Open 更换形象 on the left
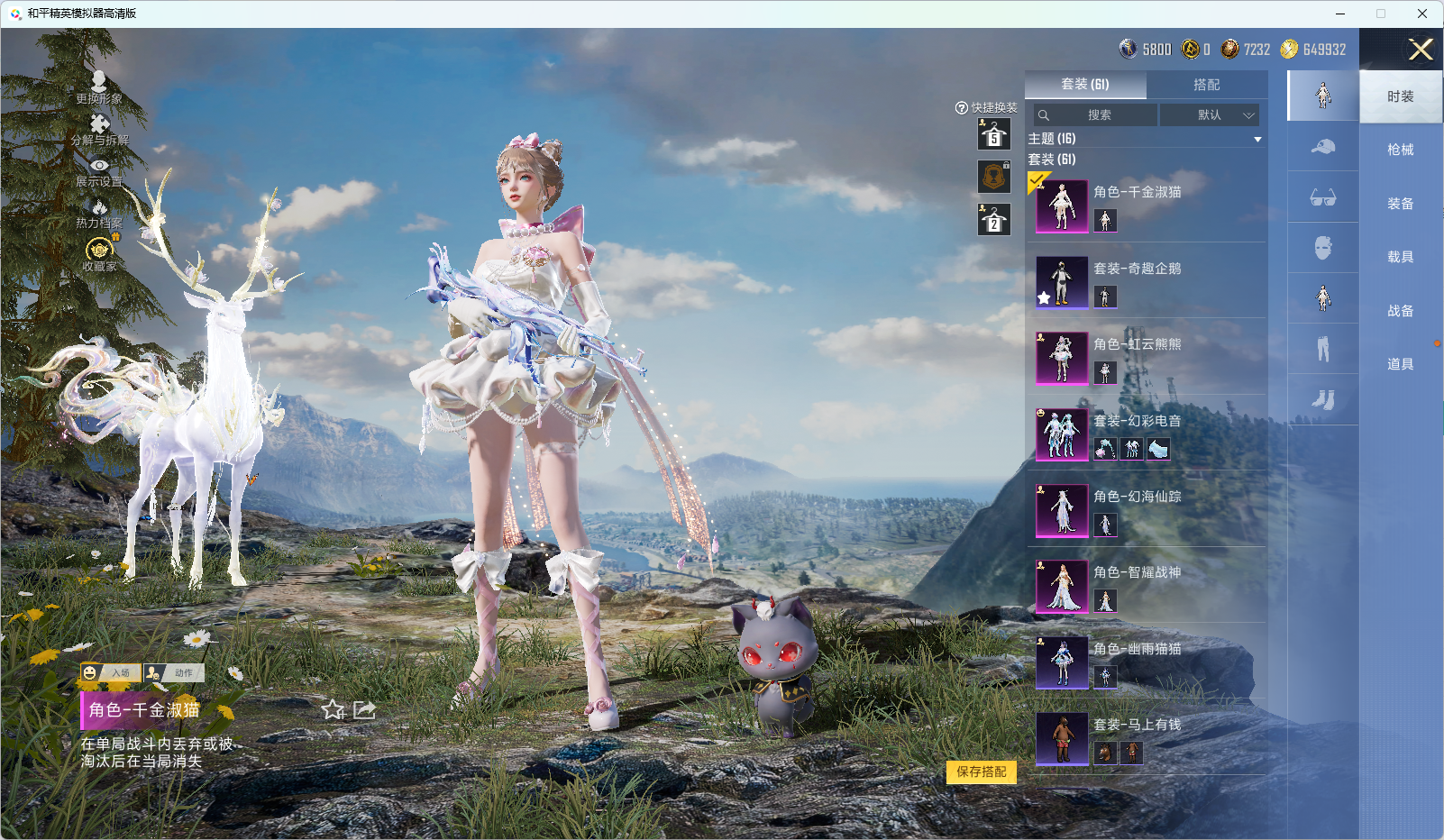Screen dimensions: 1444x840 point(99,87)
